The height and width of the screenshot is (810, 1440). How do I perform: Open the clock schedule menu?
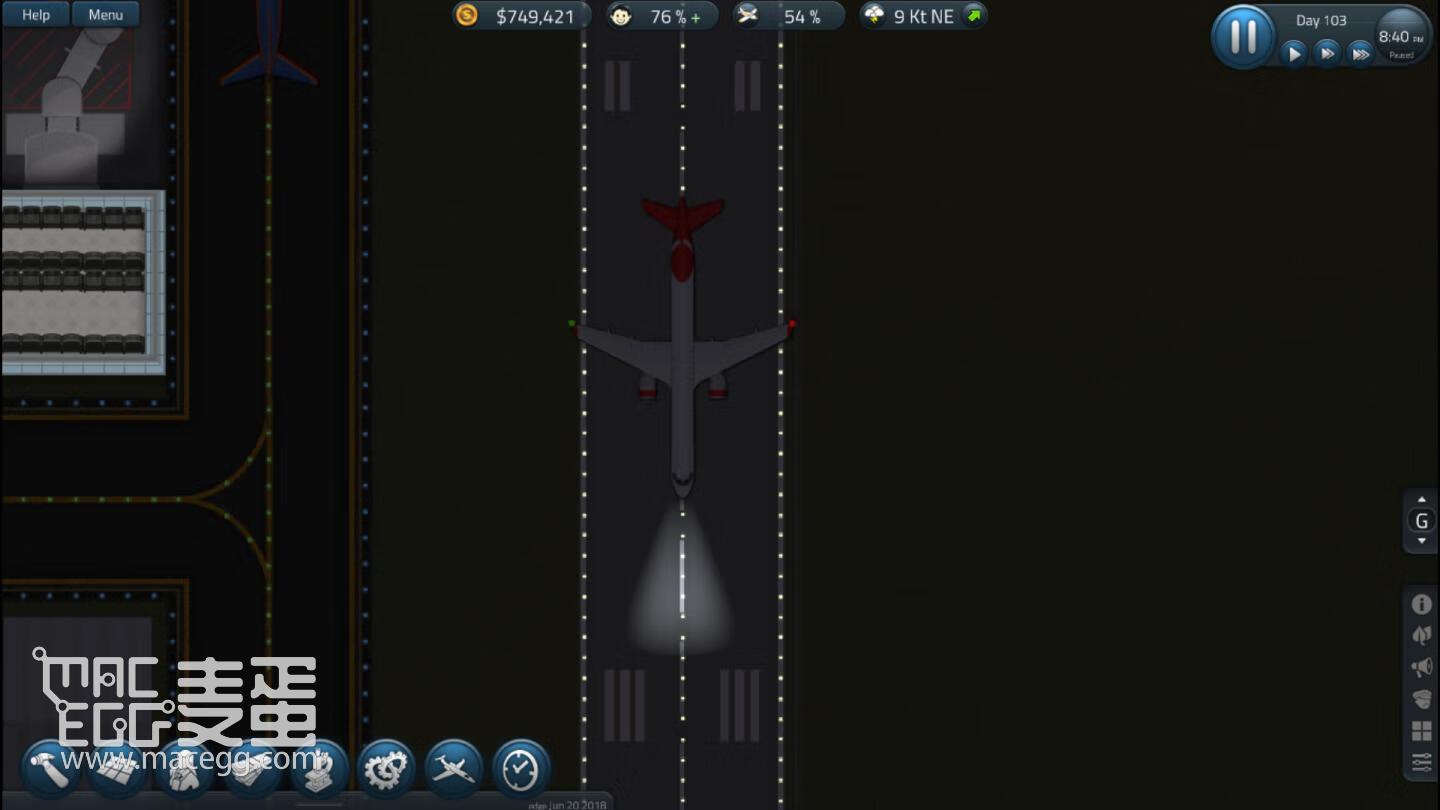click(x=521, y=769)
